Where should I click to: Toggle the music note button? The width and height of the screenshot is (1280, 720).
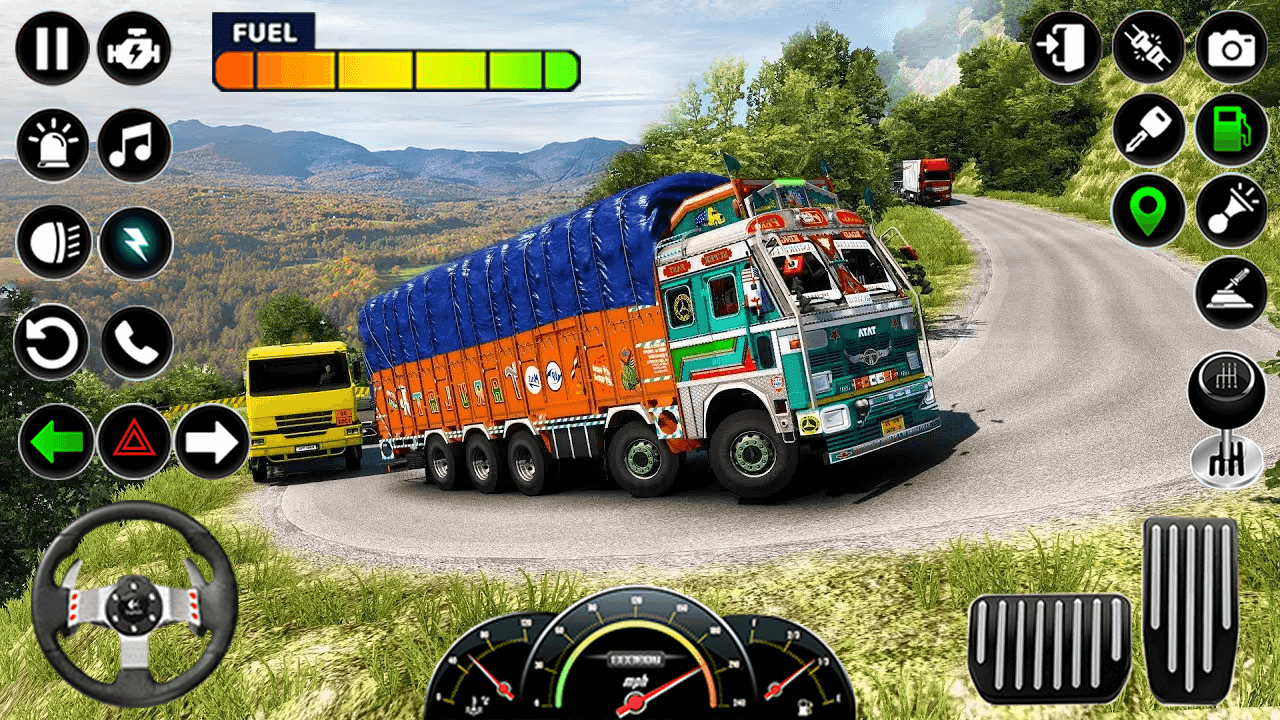click(x=134, y=145)
